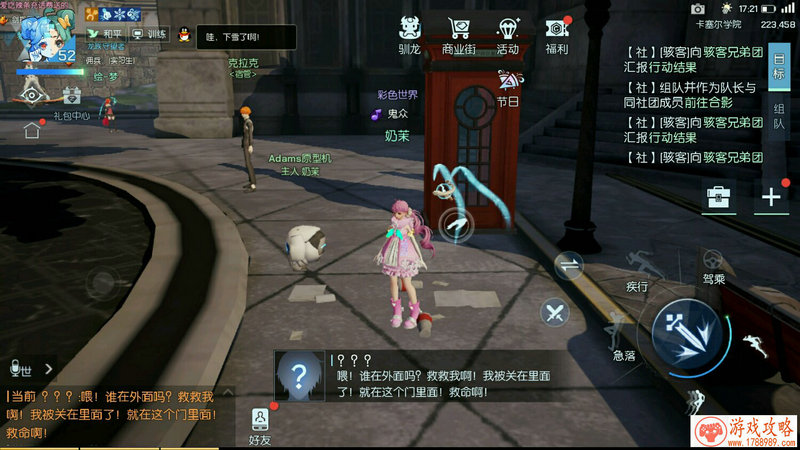Open the 好友 friends list
The image size is (800, 450).
(x=260, y=424)
